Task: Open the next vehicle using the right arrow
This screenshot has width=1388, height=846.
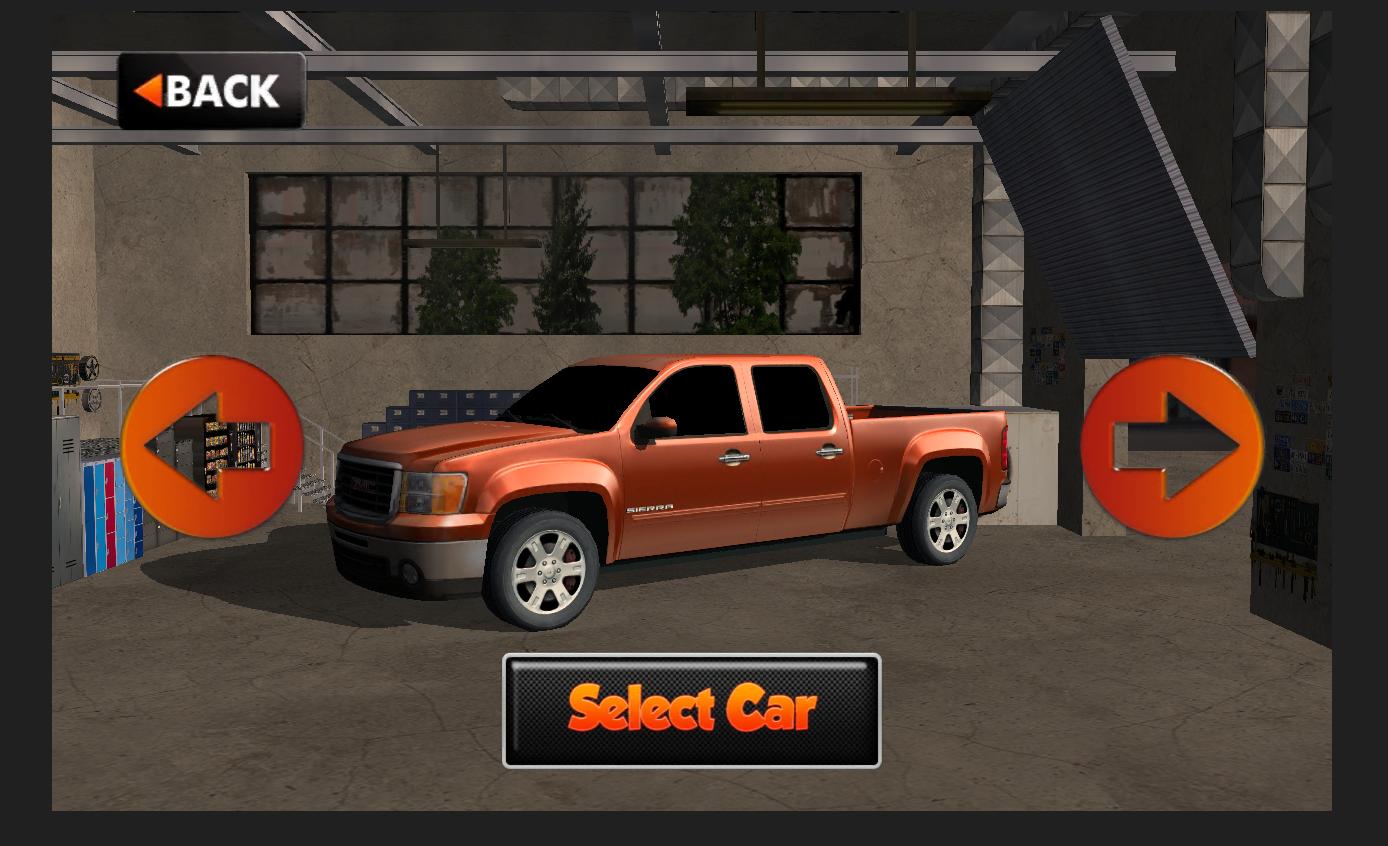Action: pos(1175,443)
